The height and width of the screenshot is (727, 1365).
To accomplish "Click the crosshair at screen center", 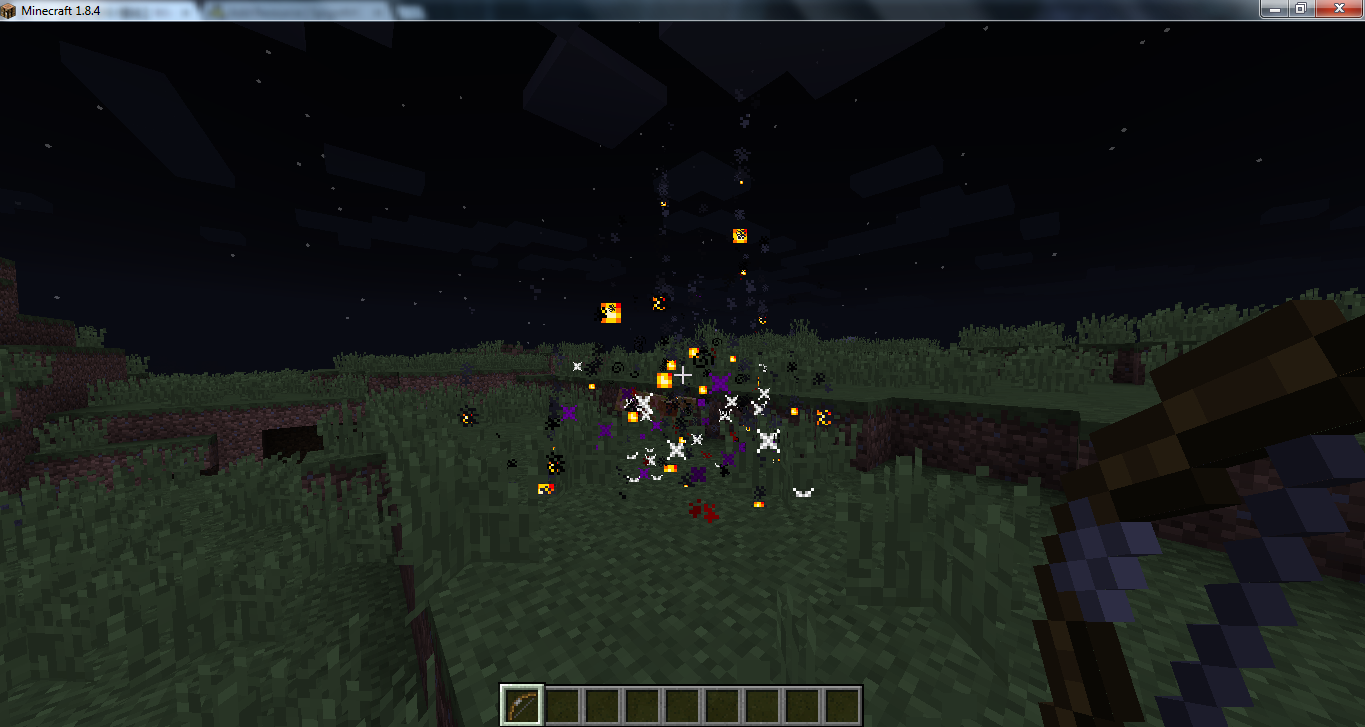I will [683, 376].
